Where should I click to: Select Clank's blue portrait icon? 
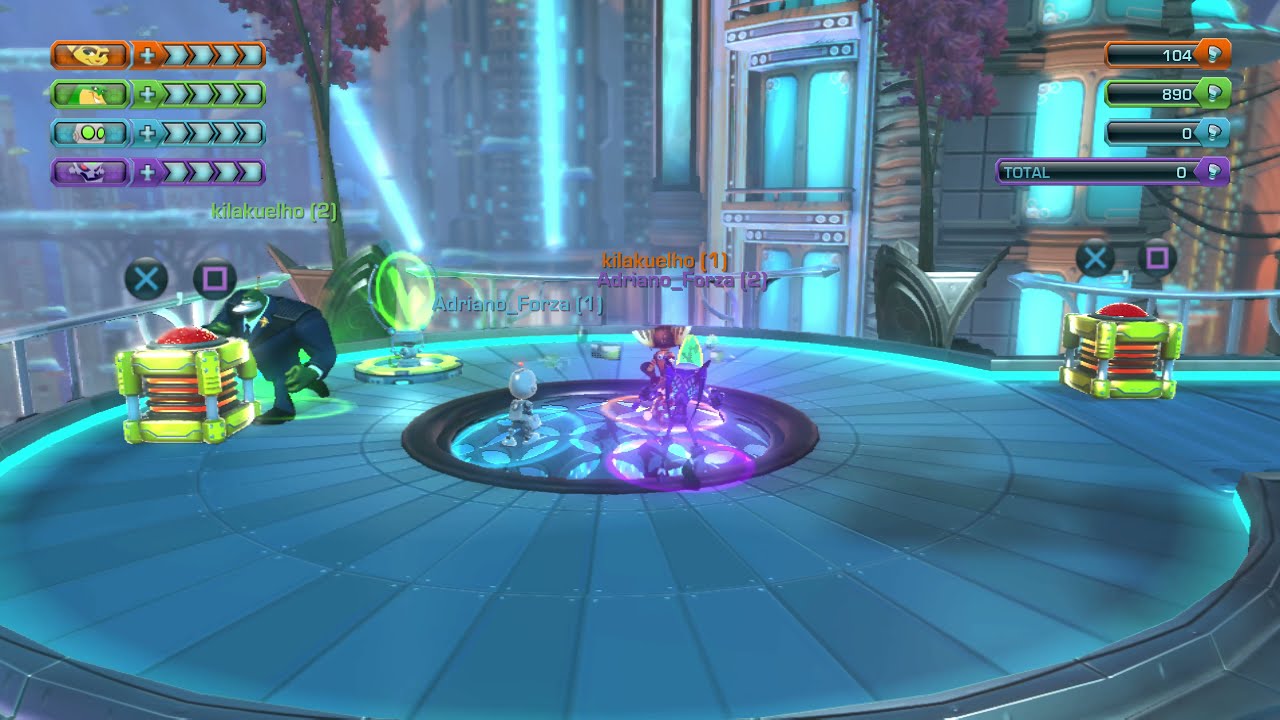coord(92,133)
